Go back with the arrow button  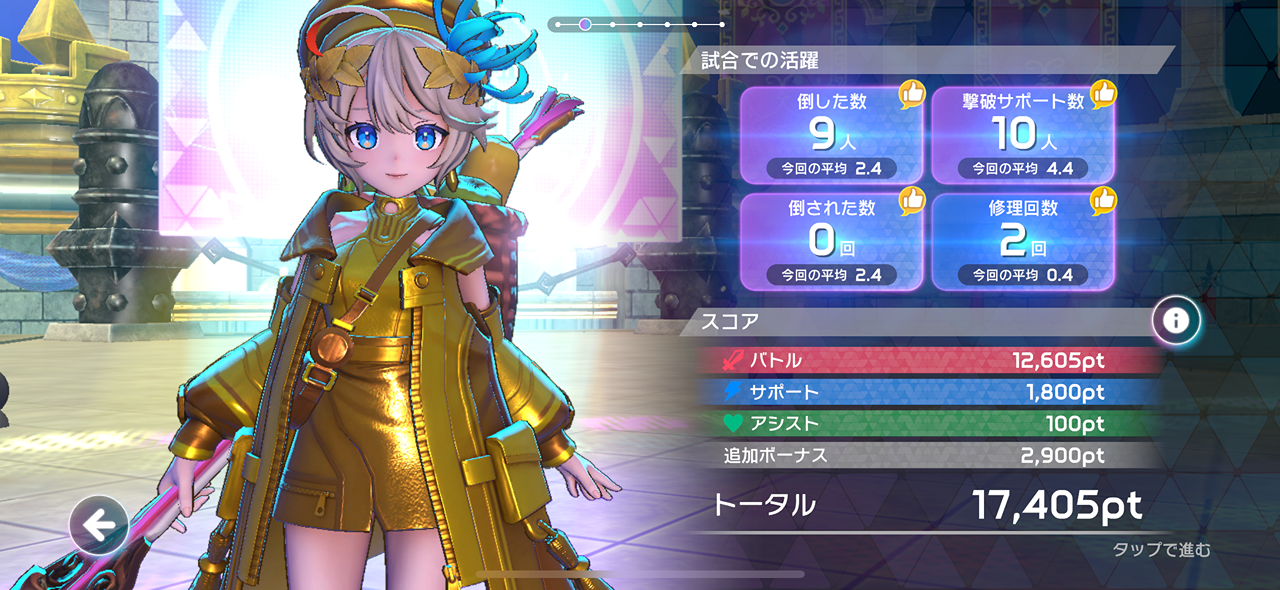point(98,524)
